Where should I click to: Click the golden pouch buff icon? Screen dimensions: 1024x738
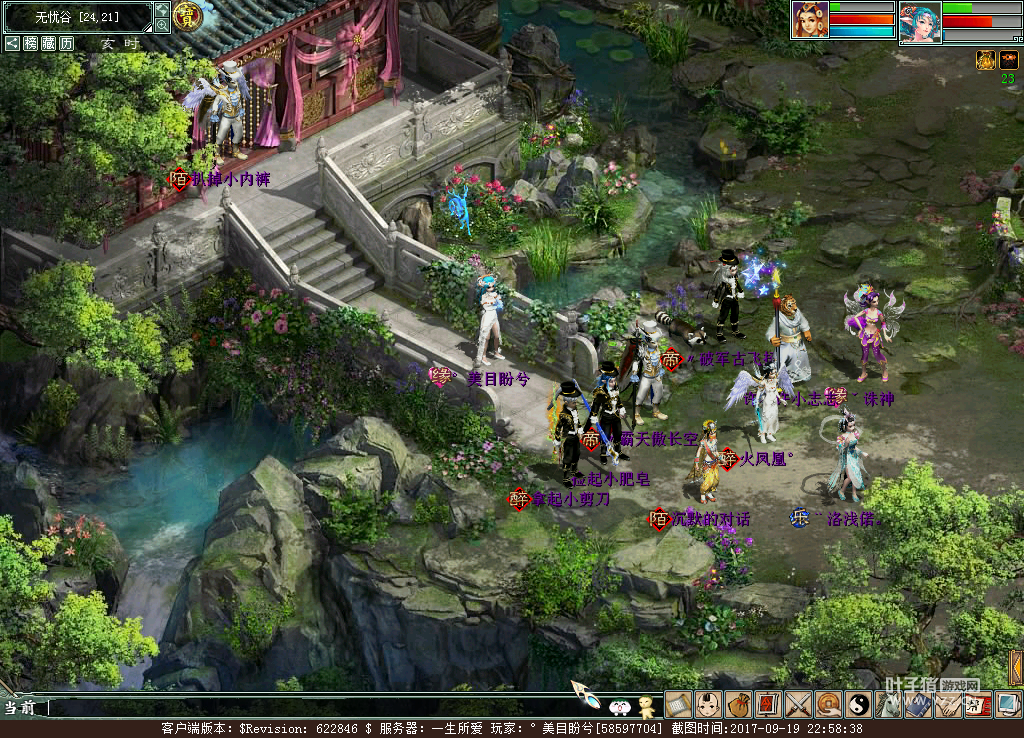point(985,60)
